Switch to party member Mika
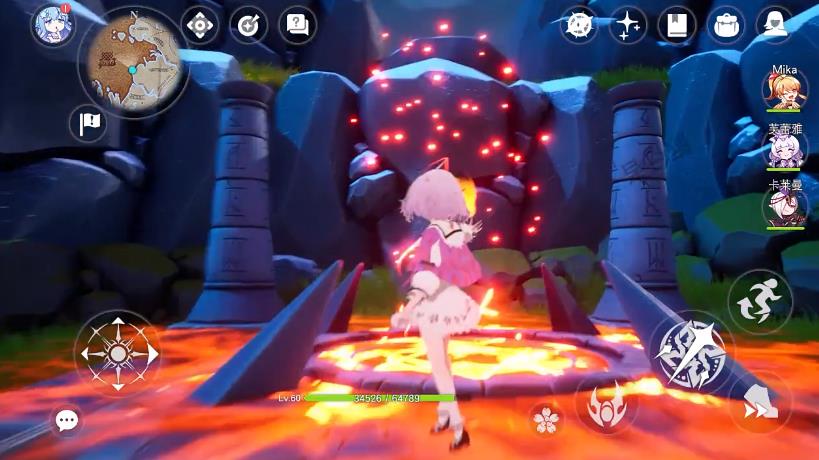This screenshot has height=460, width=819. [x=783, y=91]
